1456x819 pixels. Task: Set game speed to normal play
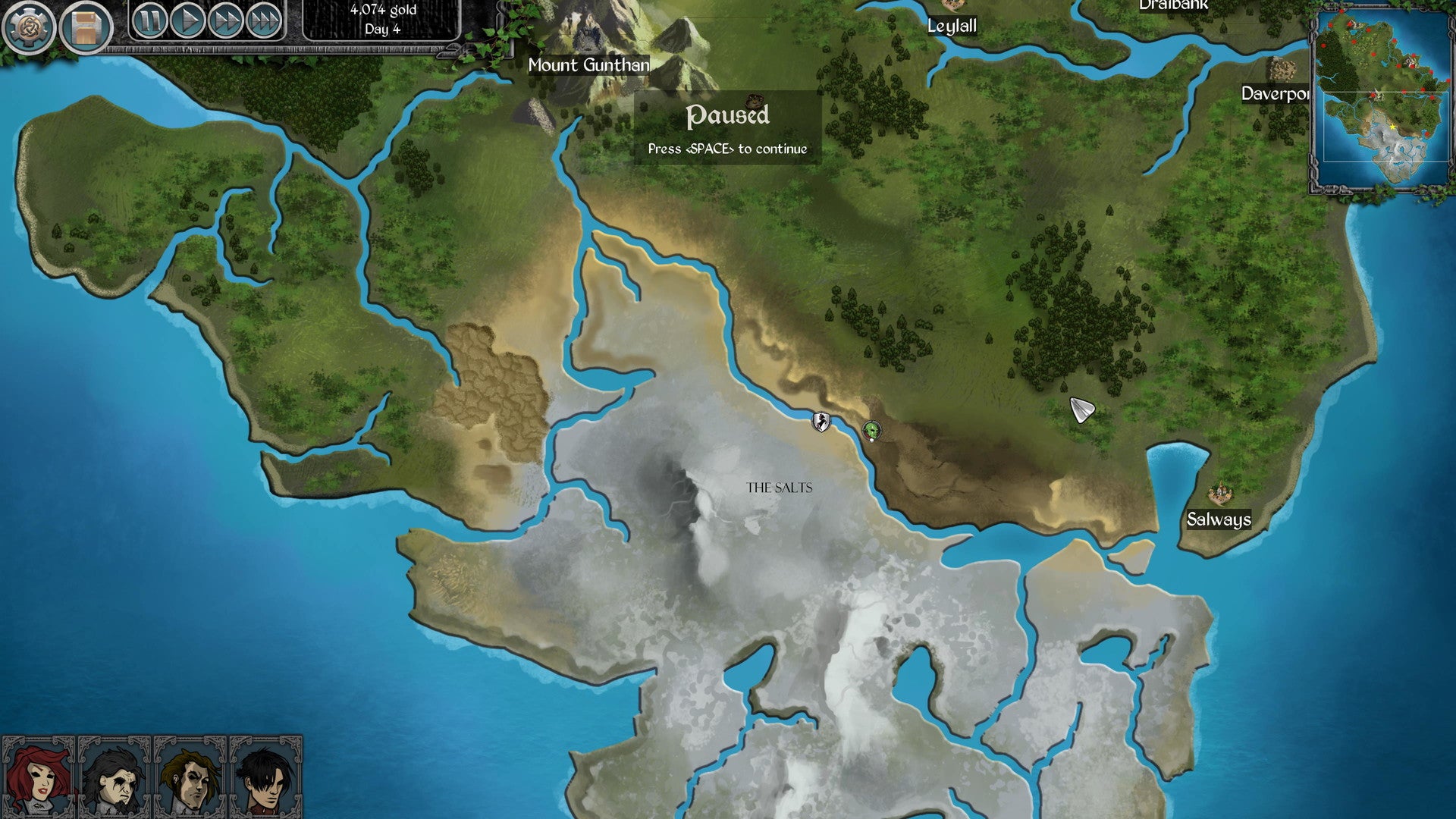(x=187, y=20)
